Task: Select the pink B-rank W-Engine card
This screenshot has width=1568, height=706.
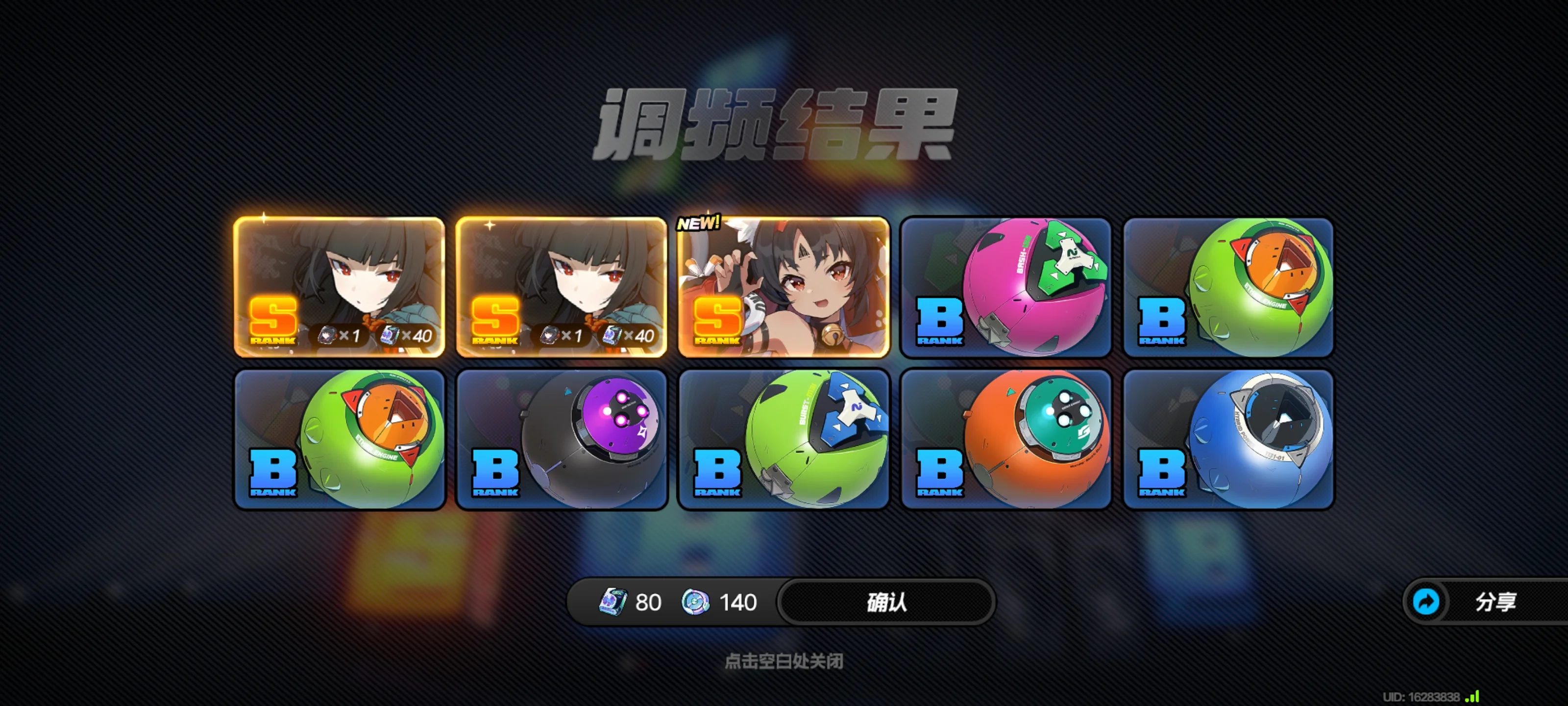Action: pos(1005,287)
